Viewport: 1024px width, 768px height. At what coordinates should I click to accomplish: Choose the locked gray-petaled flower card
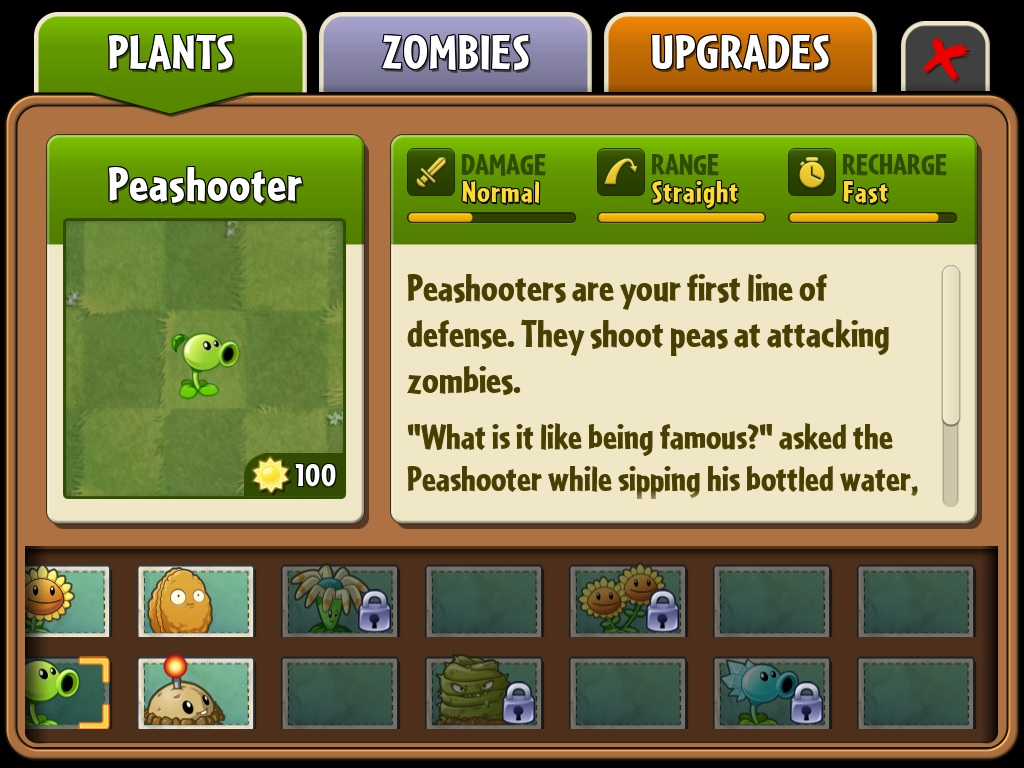[x=340, y=601]
